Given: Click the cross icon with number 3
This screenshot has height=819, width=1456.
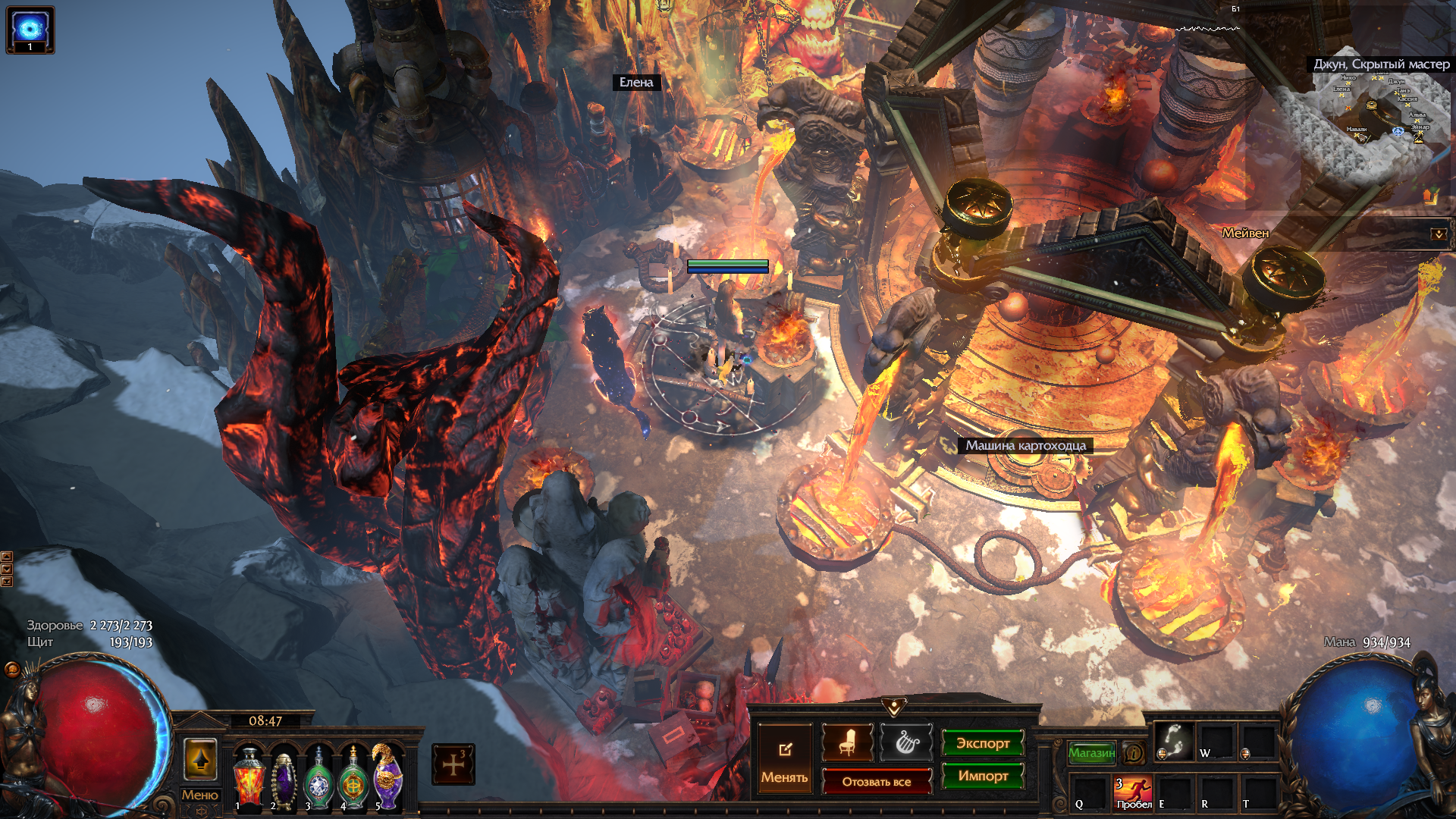Looking at the screenshot, I should coord(453,764).
